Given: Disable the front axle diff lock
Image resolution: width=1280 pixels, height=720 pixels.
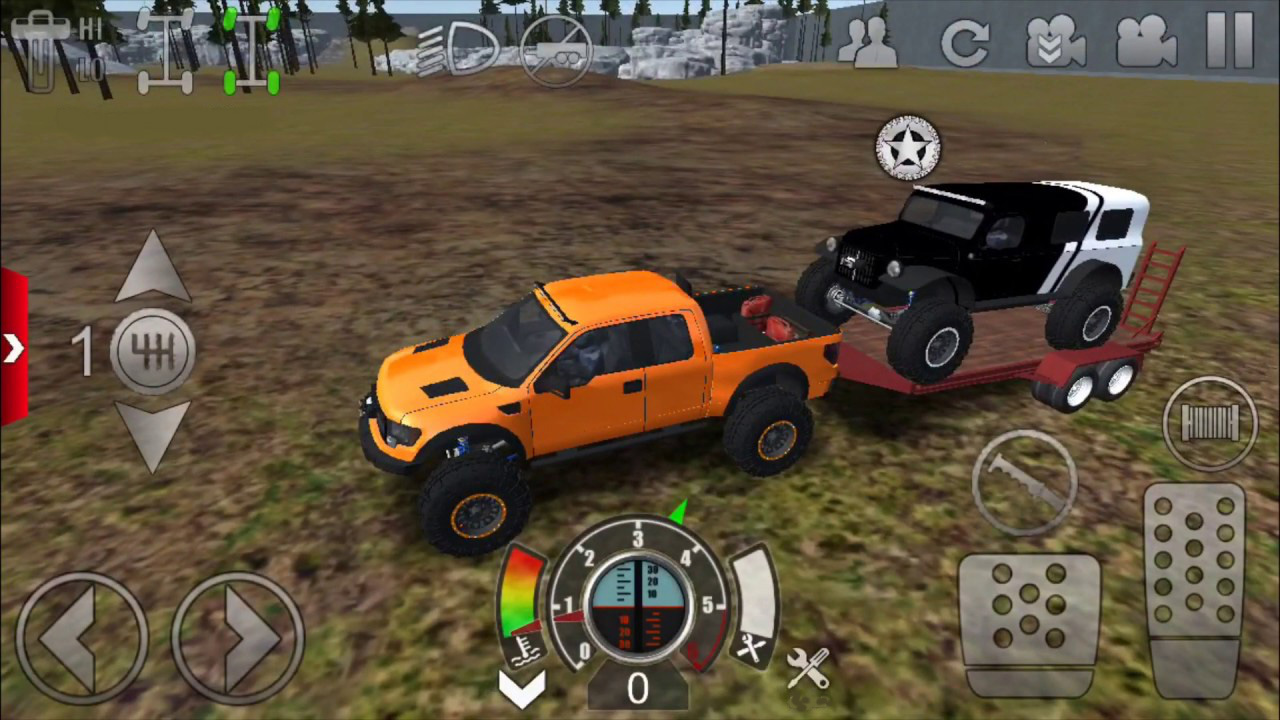Looking at the screenshot, I should click(x=170, y=48).
